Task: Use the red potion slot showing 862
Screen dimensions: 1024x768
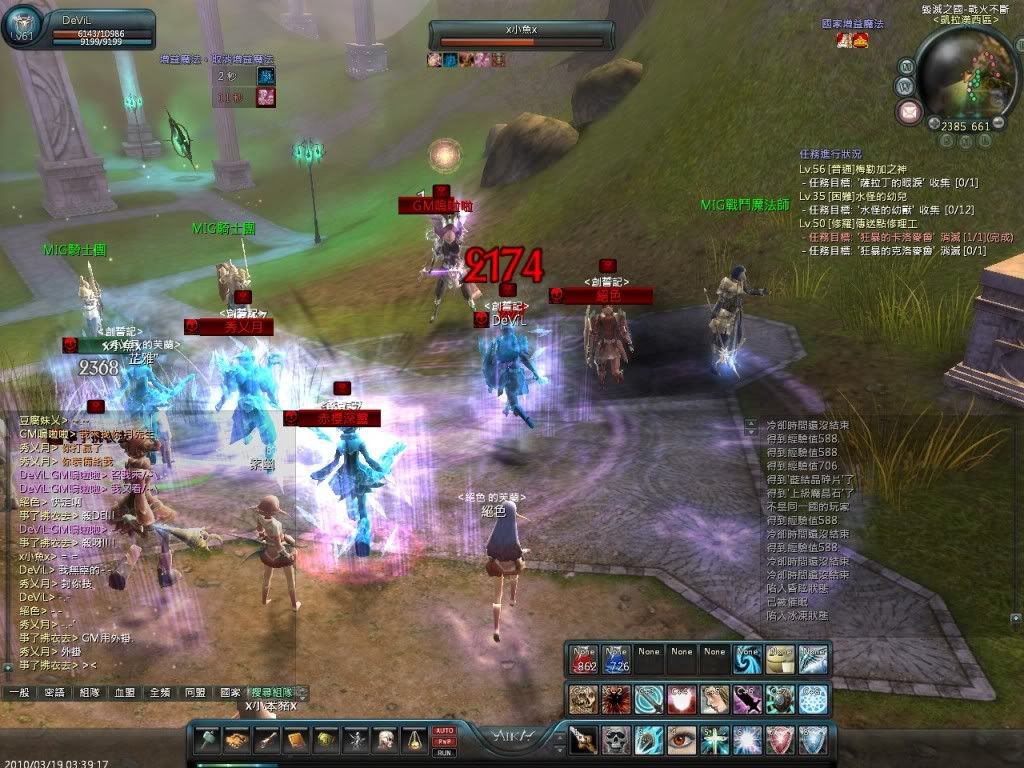Action: pyautogui.click(x=584, y=660)
